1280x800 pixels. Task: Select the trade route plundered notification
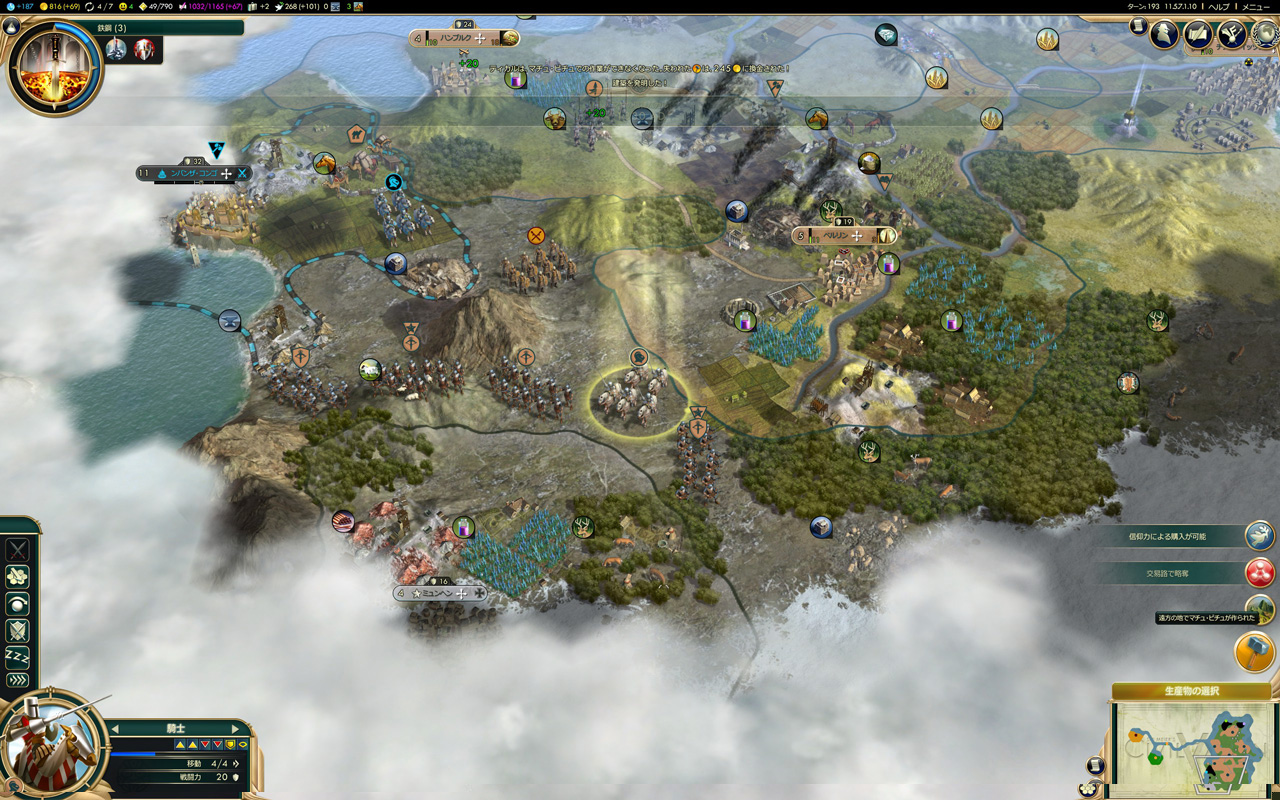tap(1260, 573)
